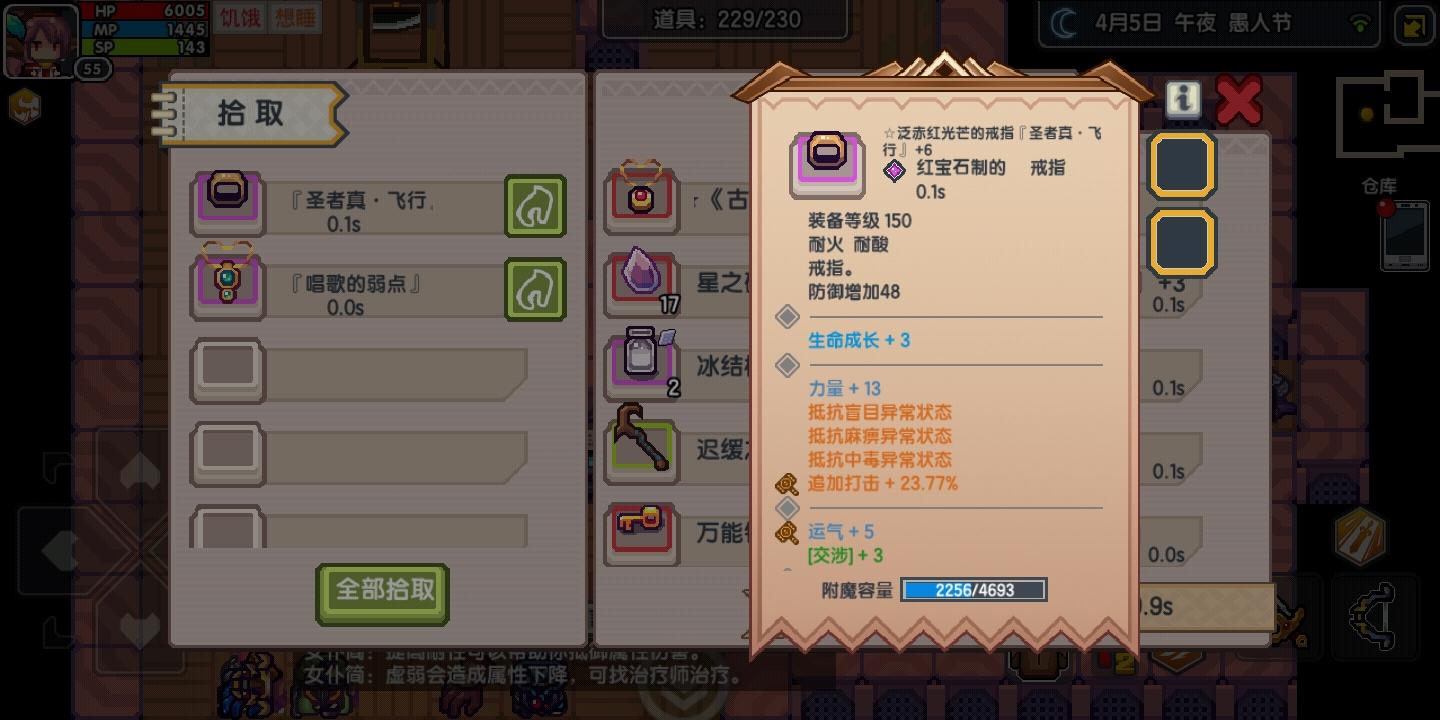Screen dimensions: 1440x720
Task: Click the moon icon beside the April 5 date
Action: coord(1062,22)
